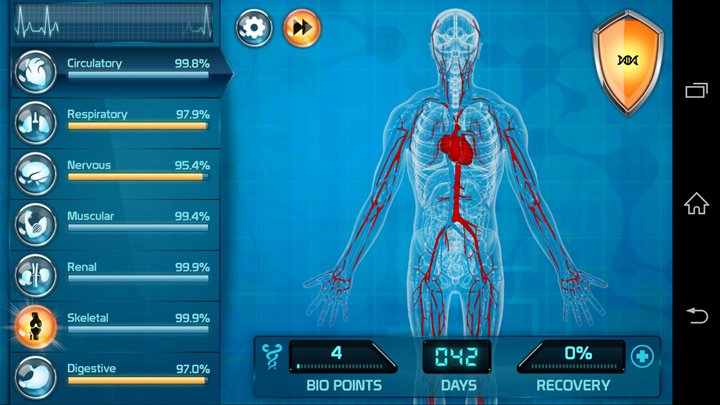Tap the Android back button
Viewport: 720px width, 405px height.
(696, 316)
